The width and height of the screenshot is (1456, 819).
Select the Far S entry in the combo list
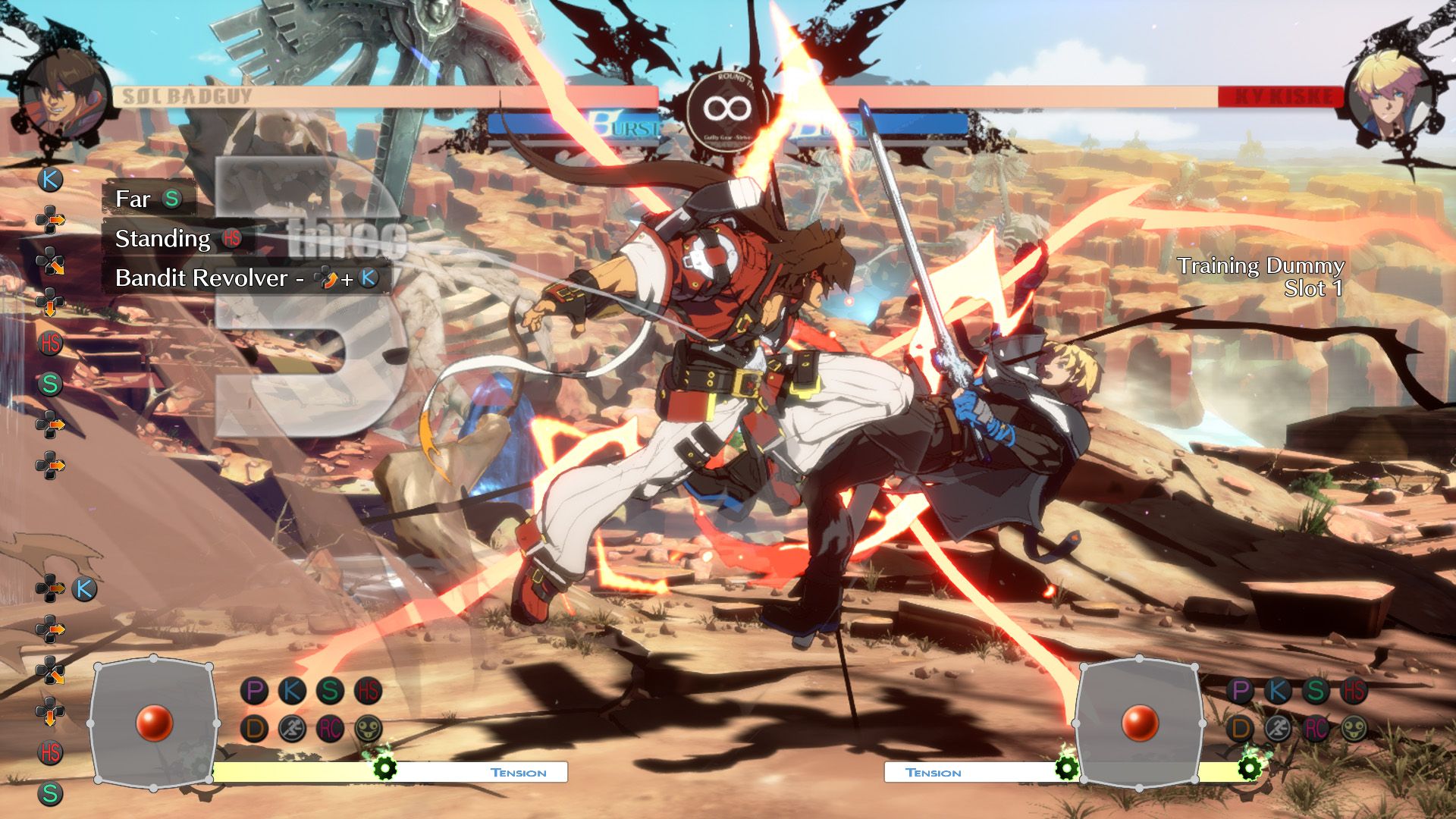[x=148, y=200]
